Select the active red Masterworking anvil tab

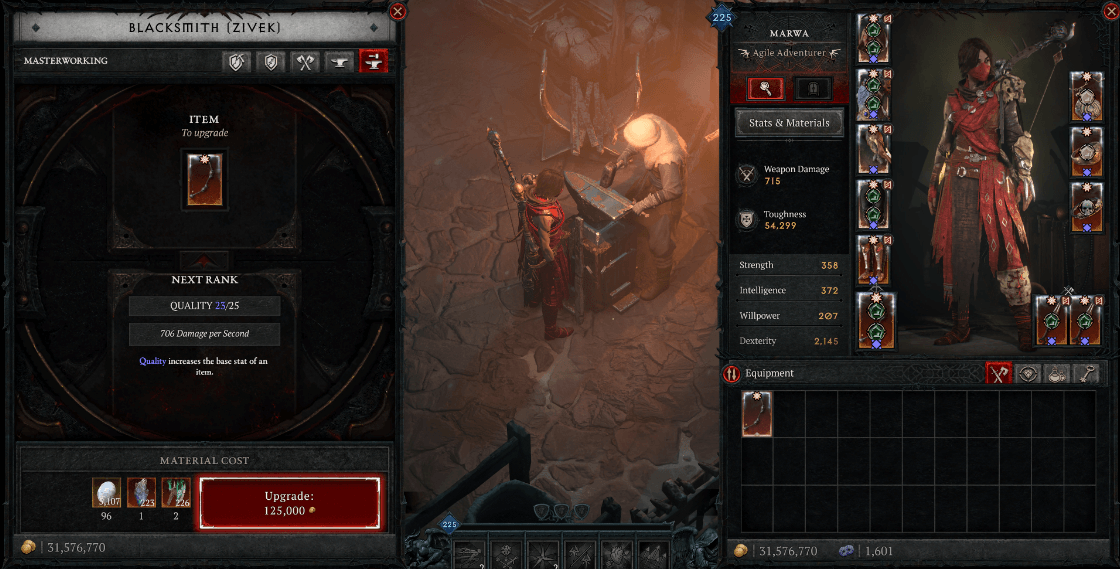coord(373,61)
